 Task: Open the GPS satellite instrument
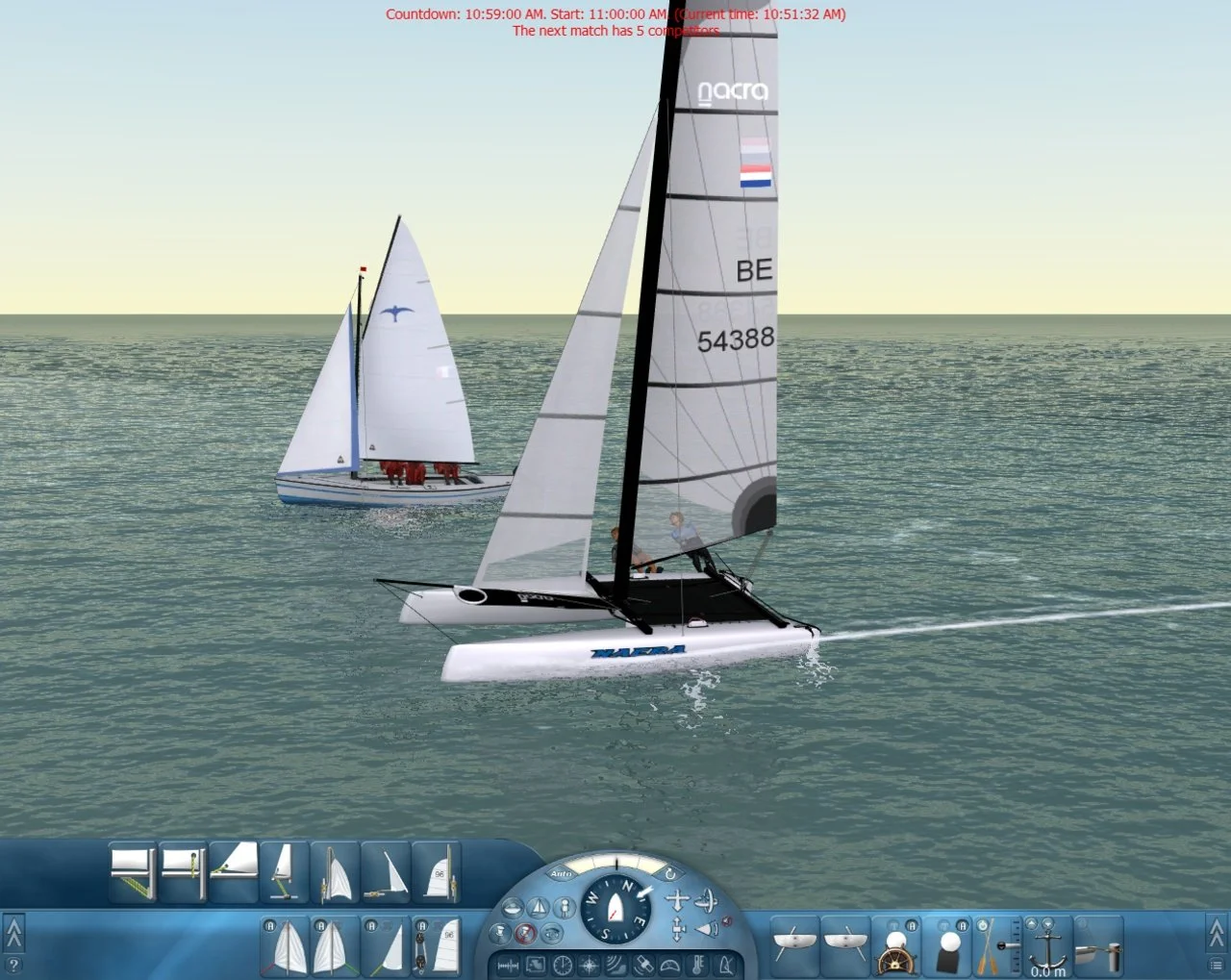tap(642, 965)
